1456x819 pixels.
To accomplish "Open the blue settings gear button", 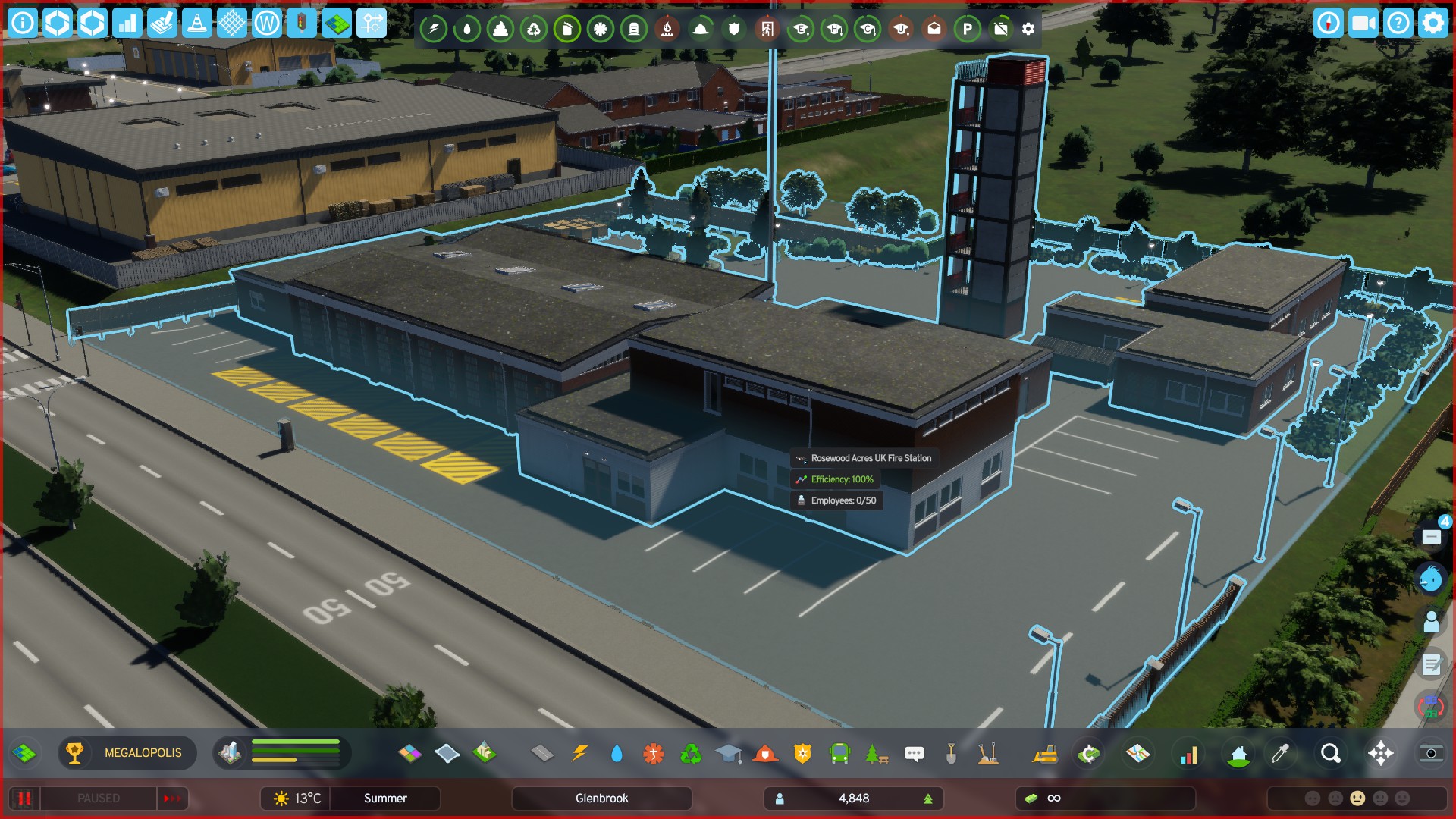I will point(1432,24).
